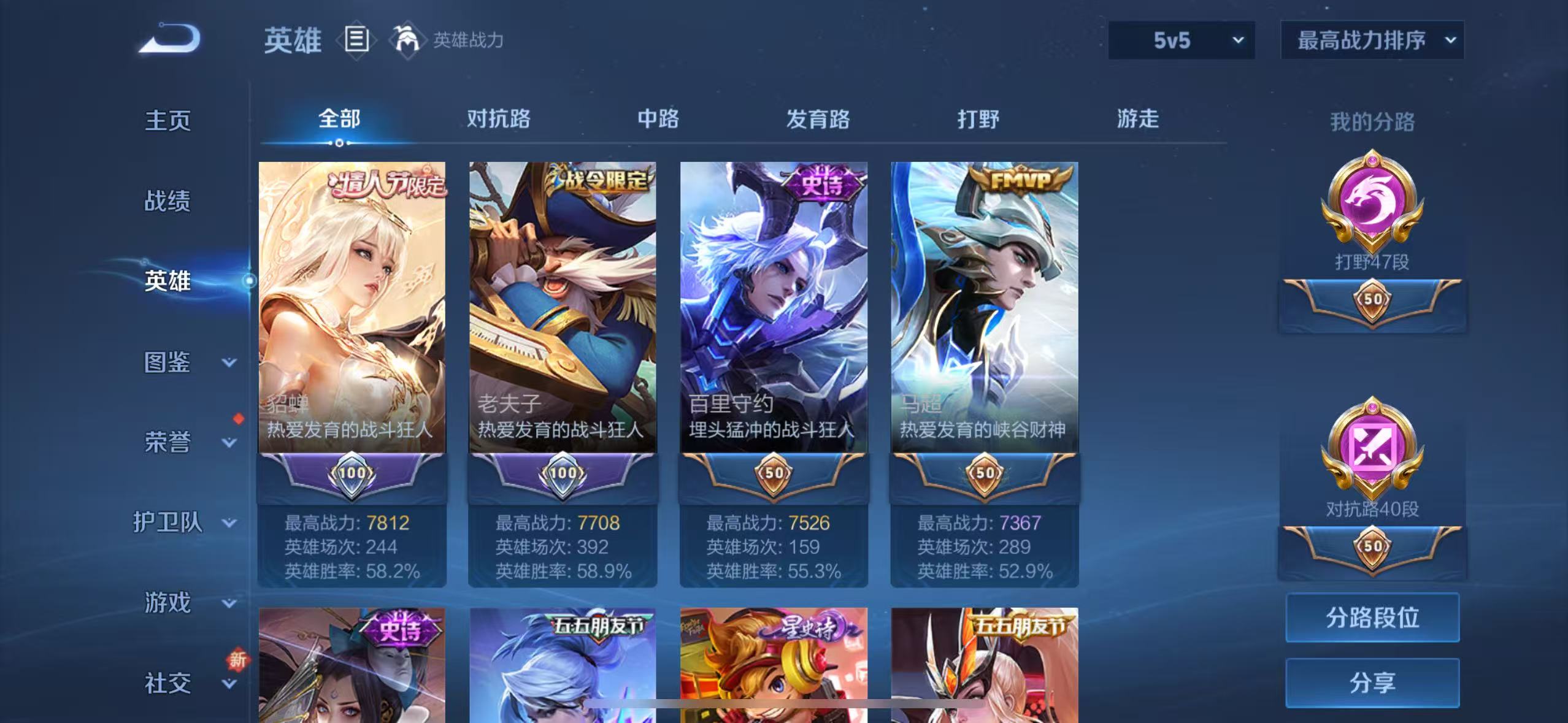This screenshot has width=1568, height=723.
Task: Open the 战绩 page from sidebar
Action: pyautogui.click(x=167, y=201)
